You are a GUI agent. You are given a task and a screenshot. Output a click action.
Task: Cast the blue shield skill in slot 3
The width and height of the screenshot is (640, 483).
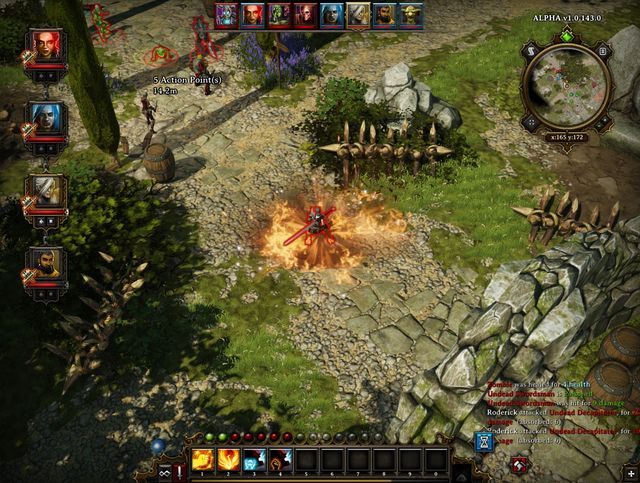click(x=254, y=460)
